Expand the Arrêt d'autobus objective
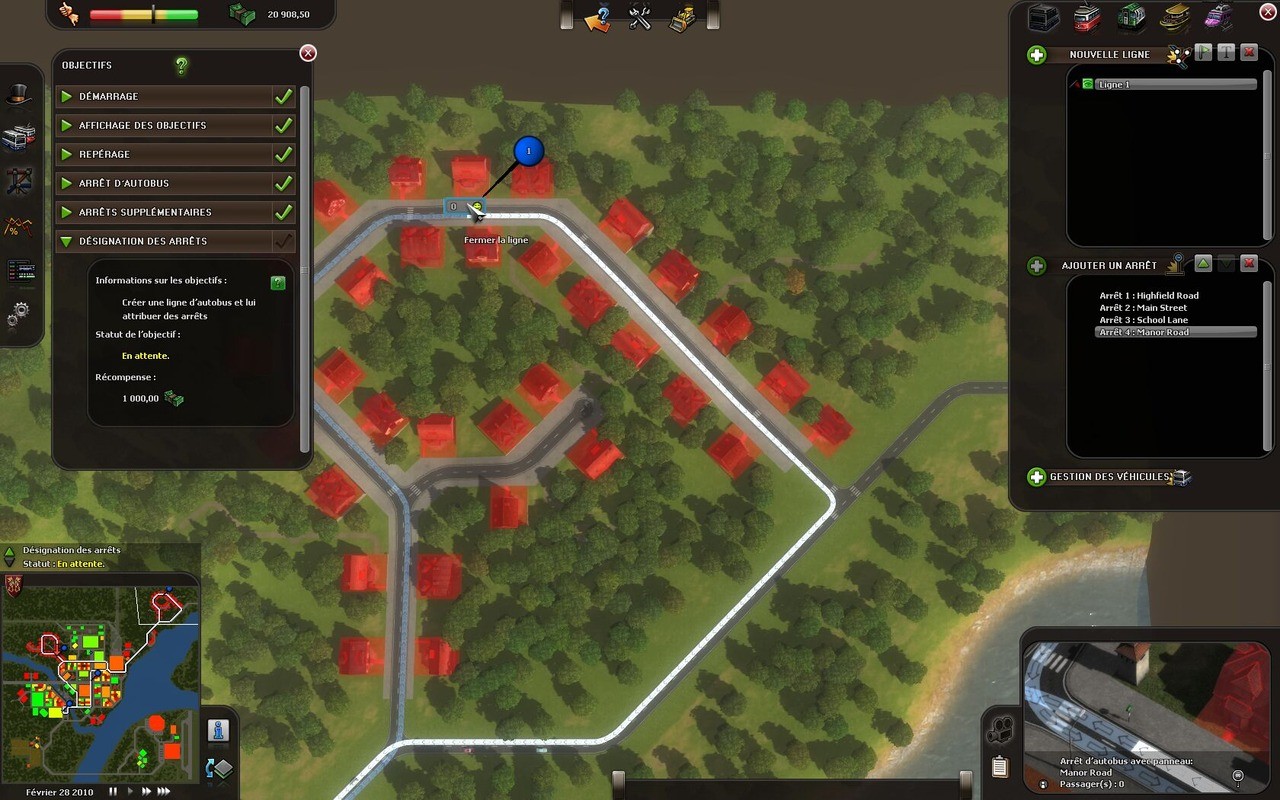 tap(67, 184)
